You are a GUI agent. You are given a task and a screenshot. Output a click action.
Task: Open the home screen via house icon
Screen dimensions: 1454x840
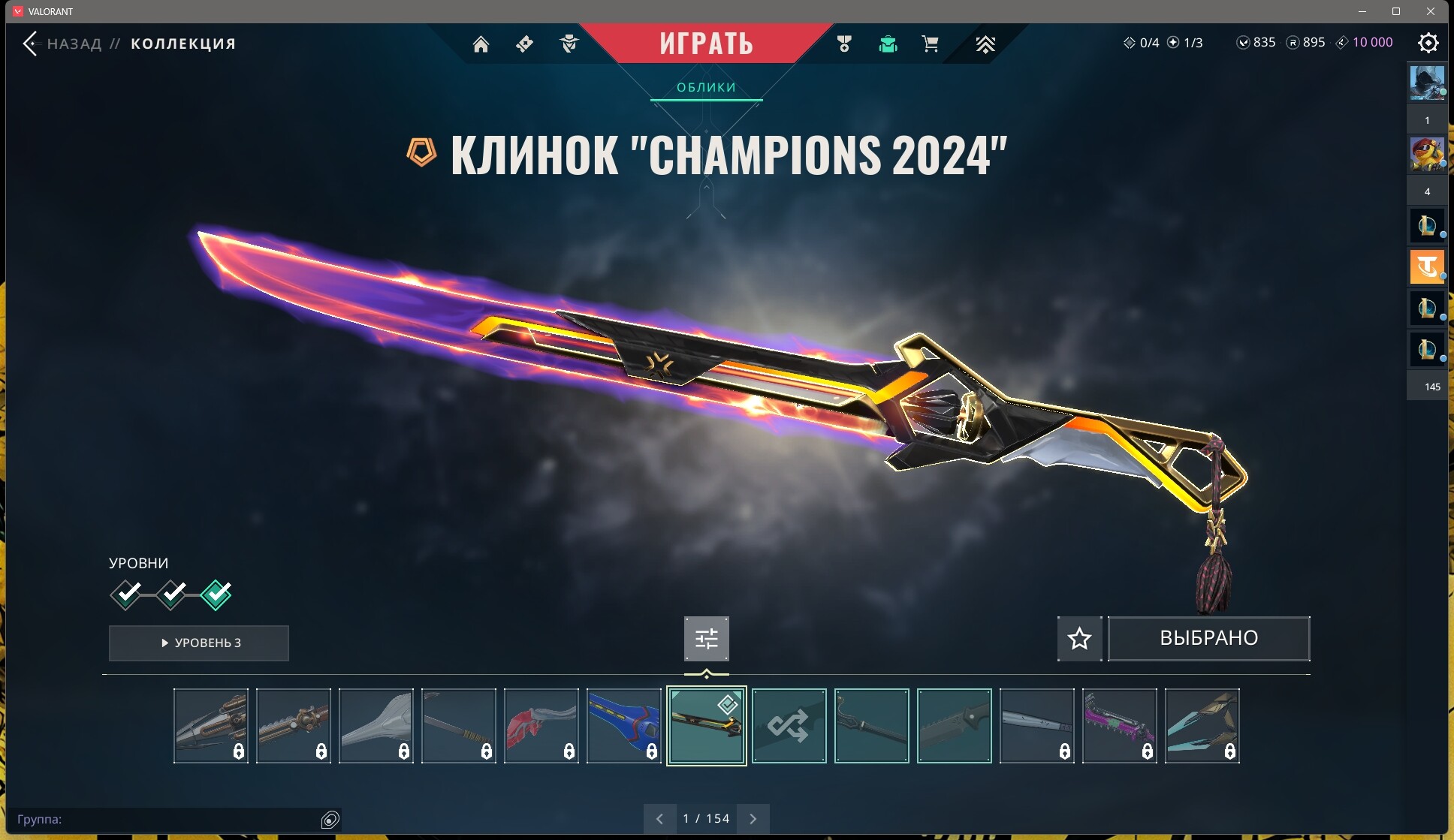pos(481,44)
